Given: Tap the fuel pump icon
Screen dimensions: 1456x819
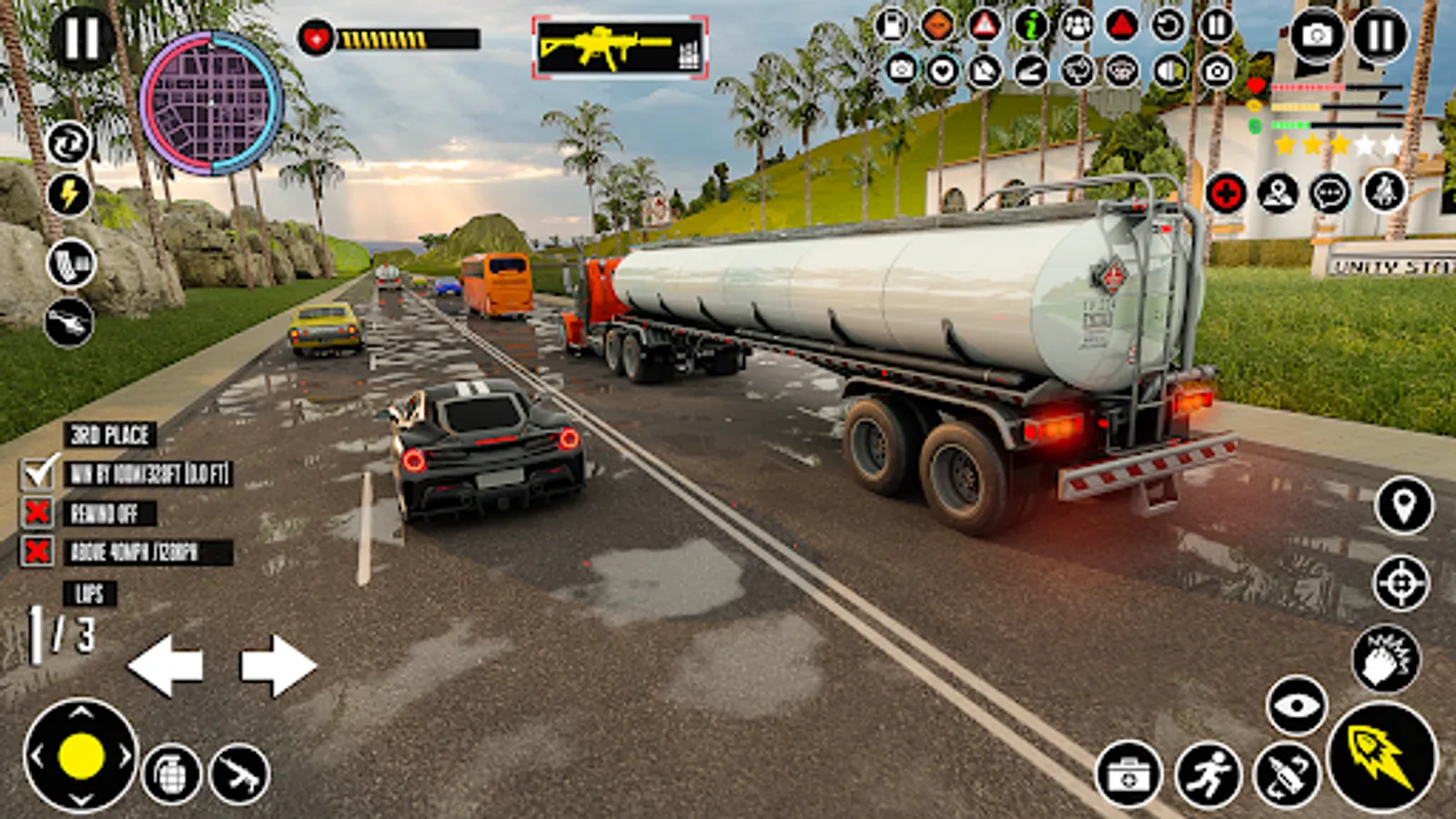Looking at the screenshot, I should point(892,25).
